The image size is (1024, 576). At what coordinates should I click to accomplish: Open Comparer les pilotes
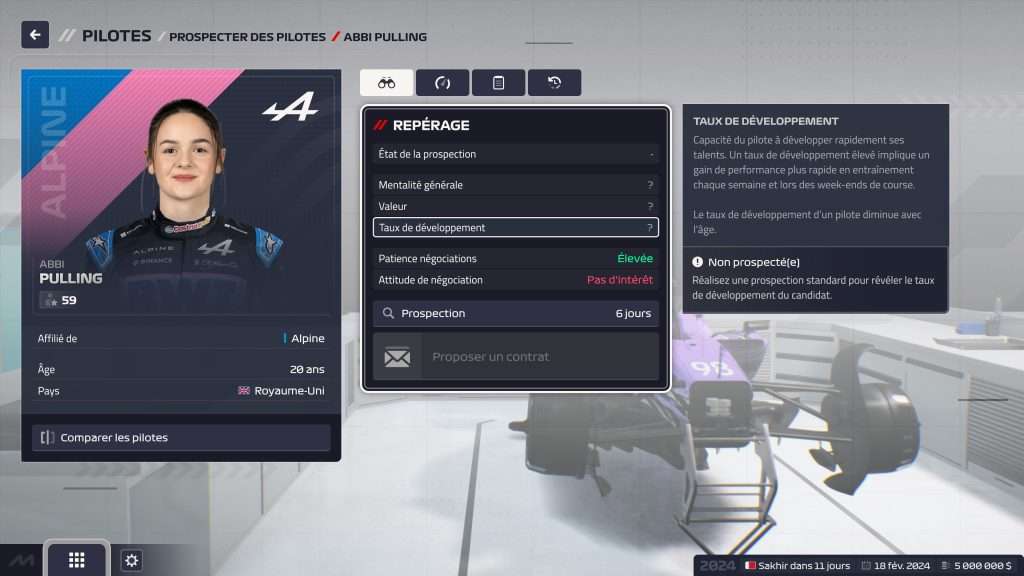(181, 438)
